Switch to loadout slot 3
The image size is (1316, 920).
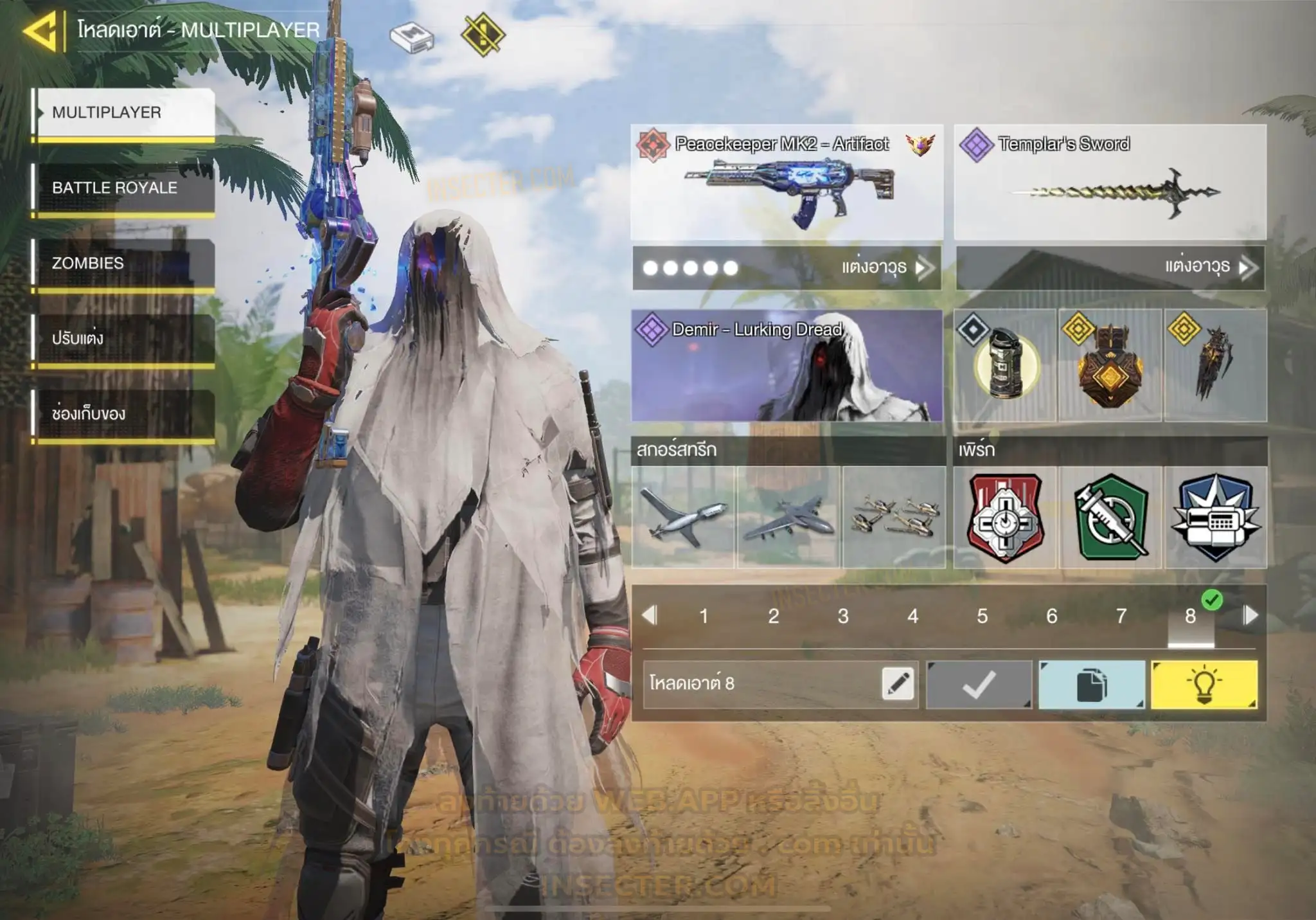843,616
